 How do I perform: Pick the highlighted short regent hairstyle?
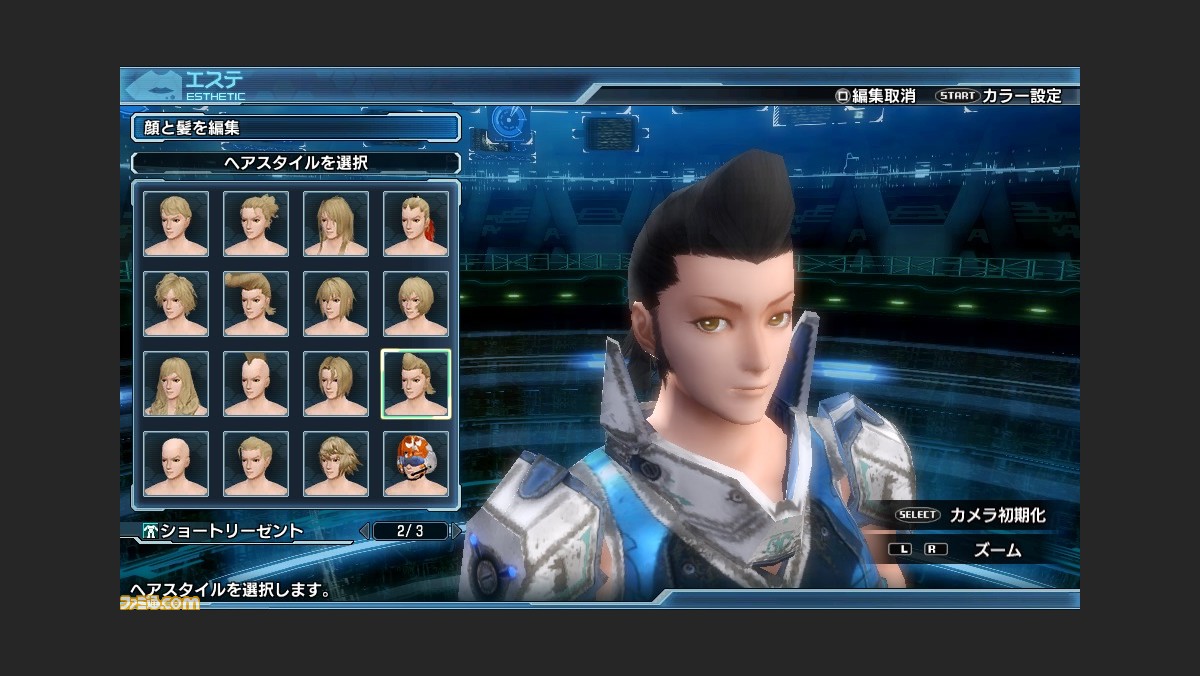(x=416, y=384)
